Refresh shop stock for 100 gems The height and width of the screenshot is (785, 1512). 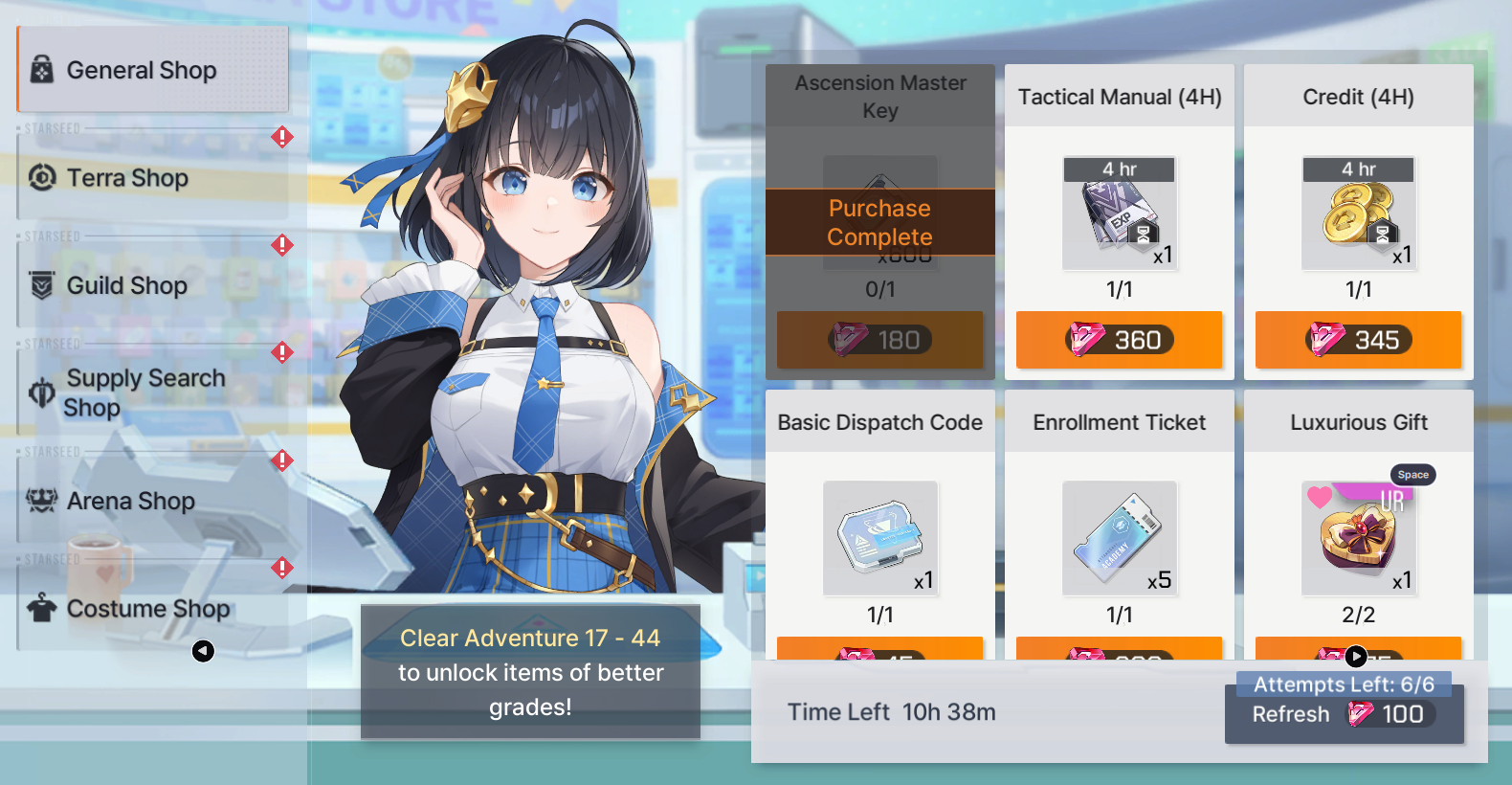click(1344, 714)
